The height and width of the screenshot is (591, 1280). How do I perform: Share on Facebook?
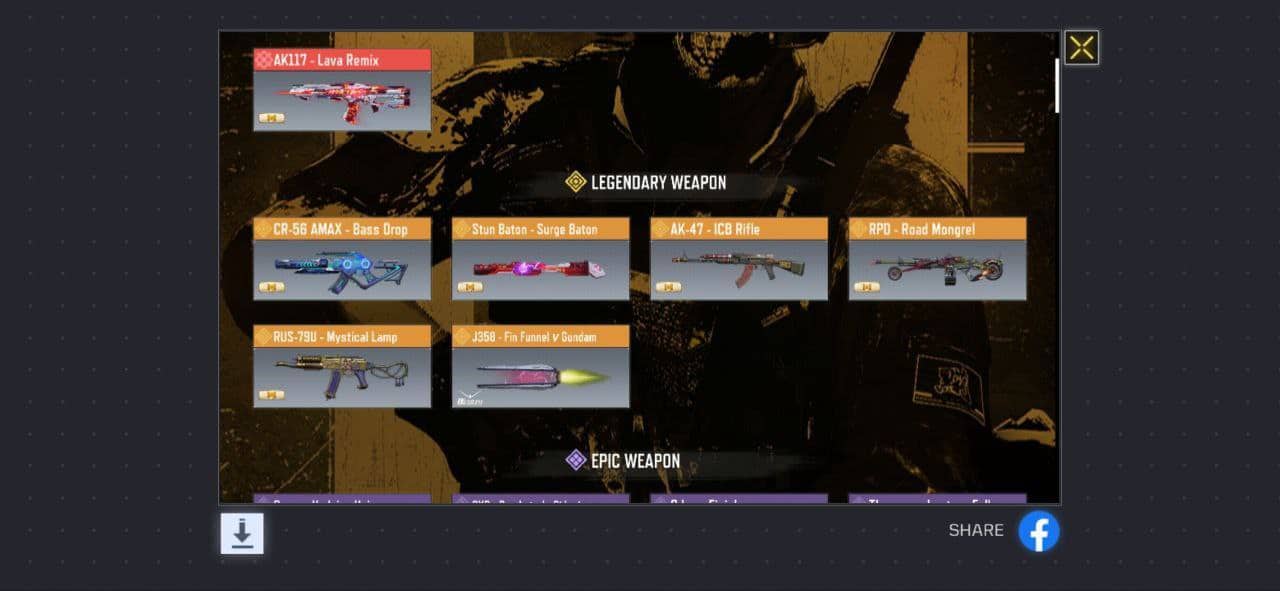tap(1039, 531)
